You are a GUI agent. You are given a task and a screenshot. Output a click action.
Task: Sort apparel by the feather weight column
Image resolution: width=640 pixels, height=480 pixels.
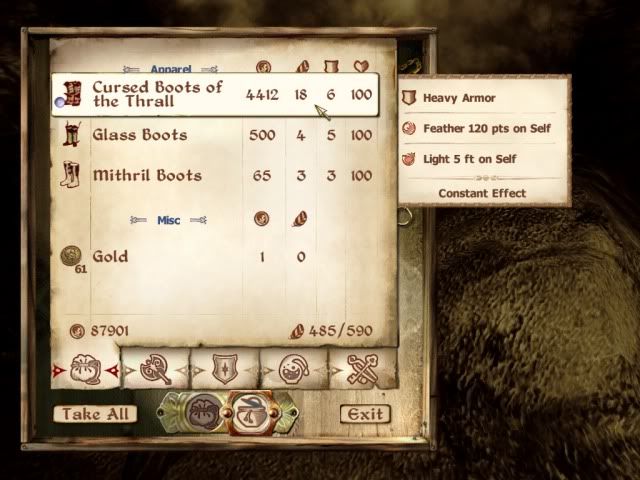[301, 67]
